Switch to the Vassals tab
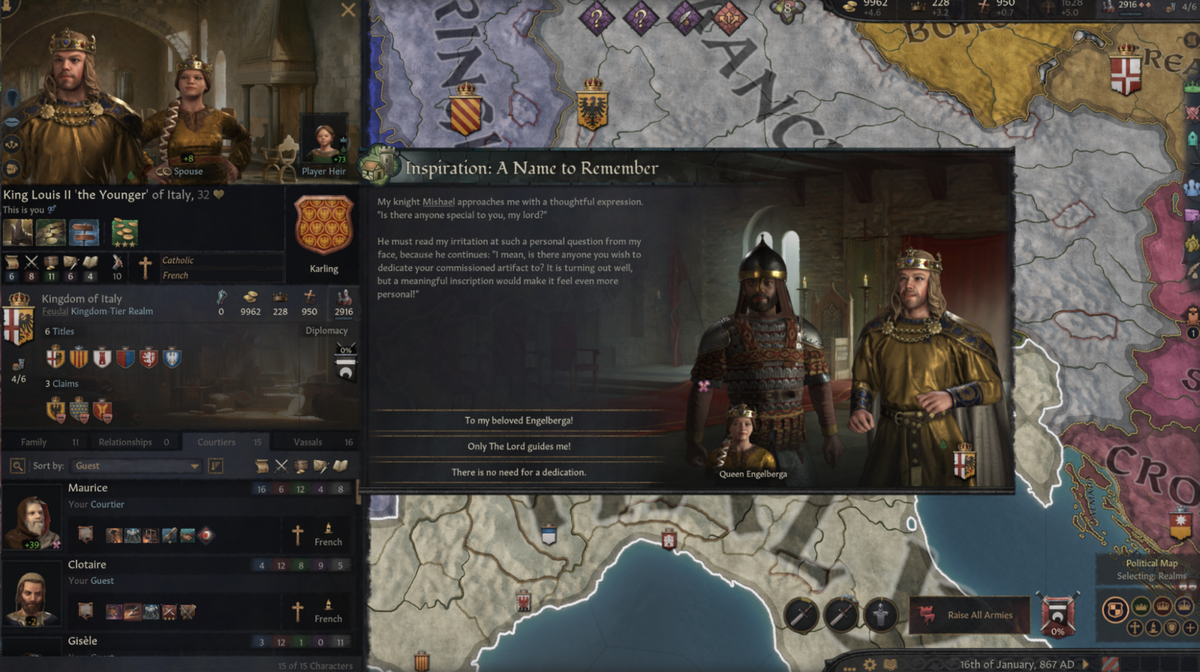 point(308,442)
